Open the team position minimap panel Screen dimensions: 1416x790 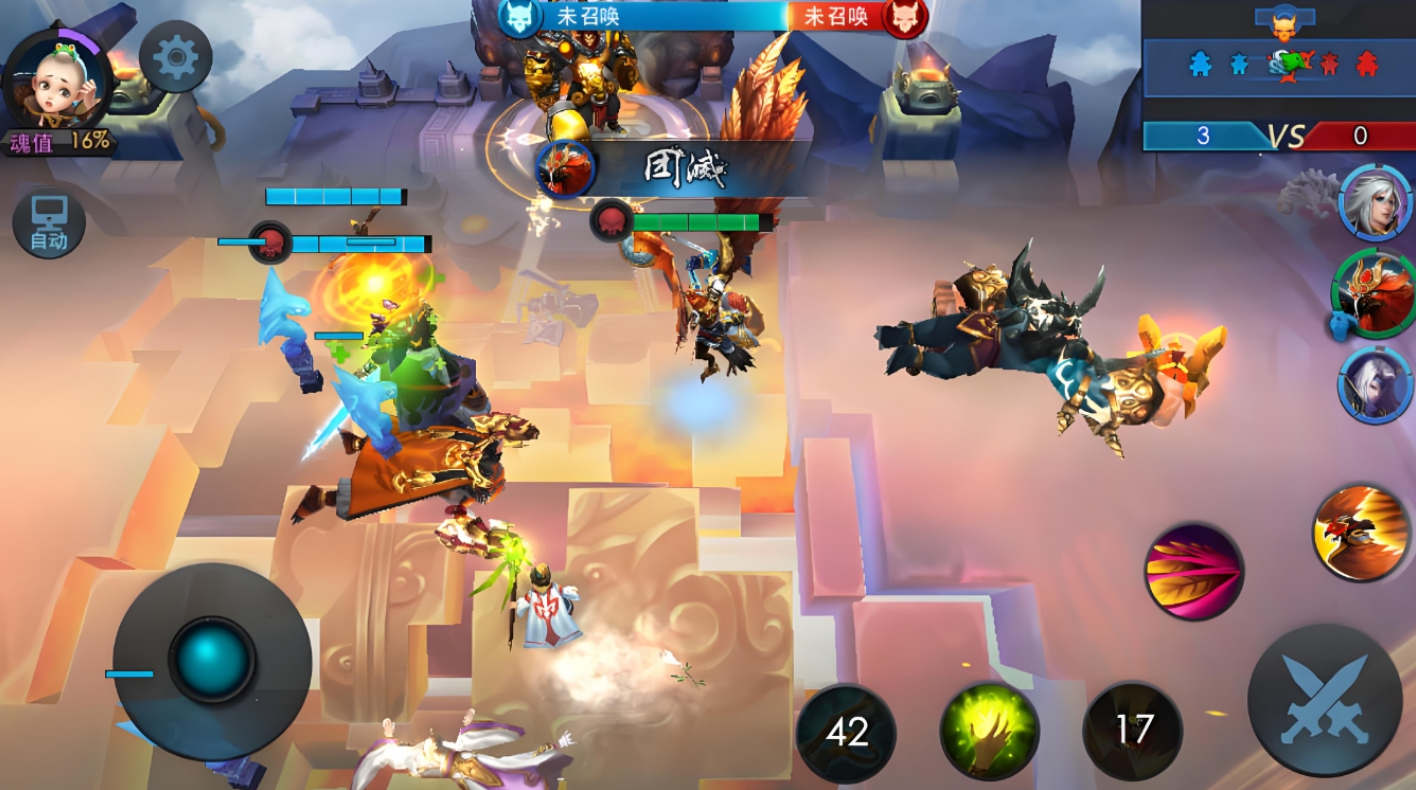point(1279,65)
